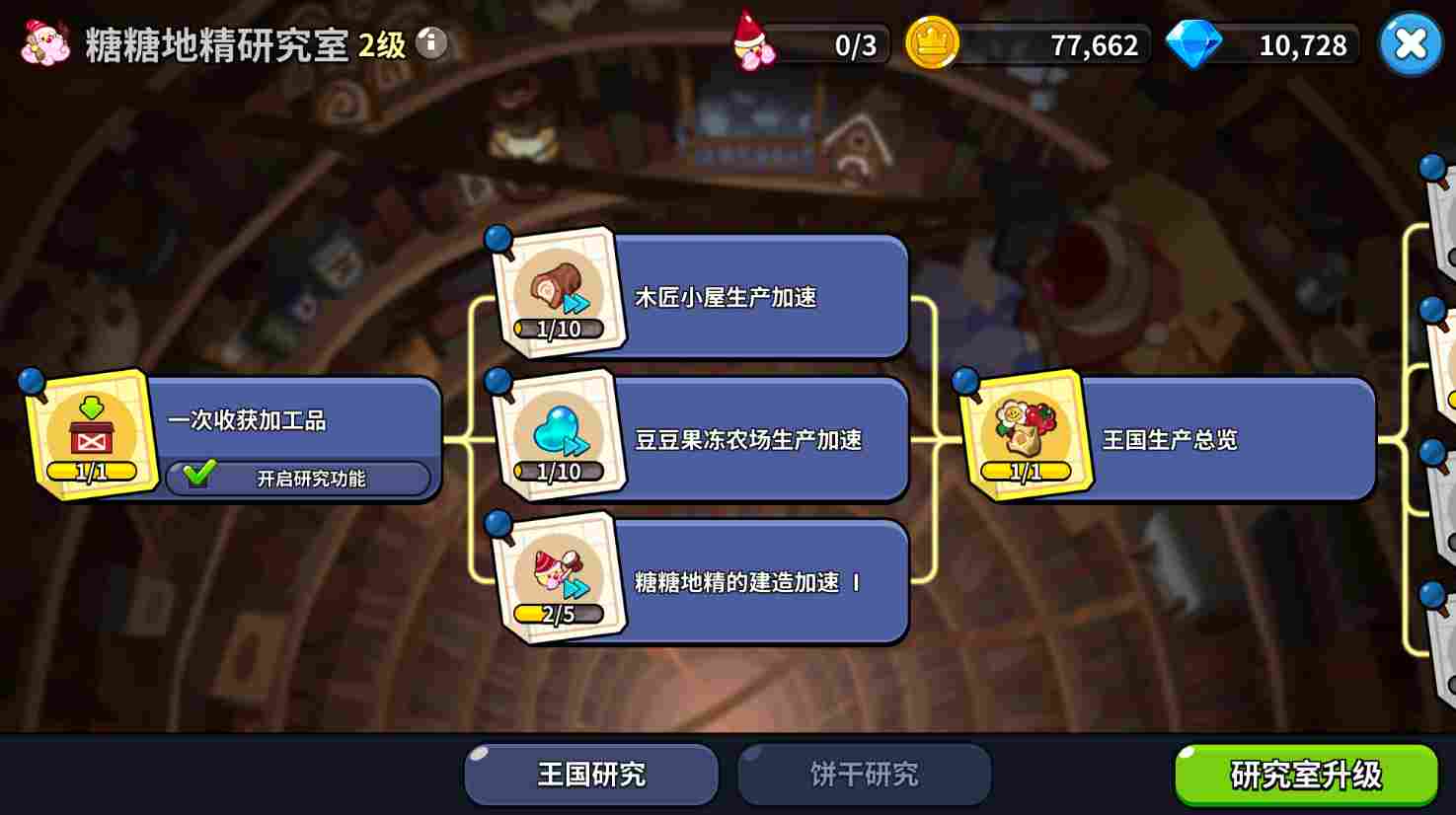Tap the 1/10 progress bar under the carpenter research
This screenshot has width=1456, height=815.
(x=558, y=329)
